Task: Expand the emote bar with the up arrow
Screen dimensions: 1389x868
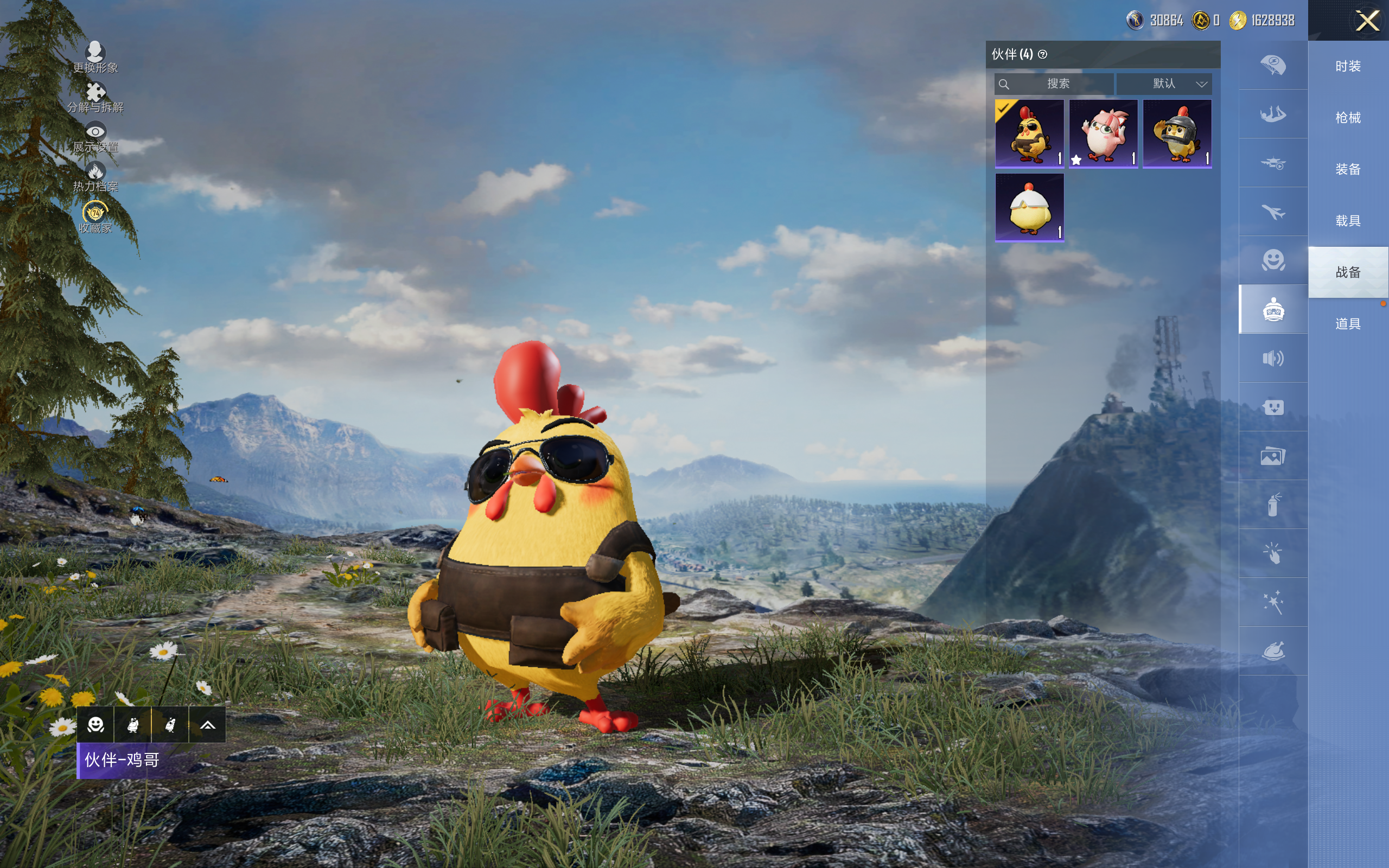Action: (207, 725)
